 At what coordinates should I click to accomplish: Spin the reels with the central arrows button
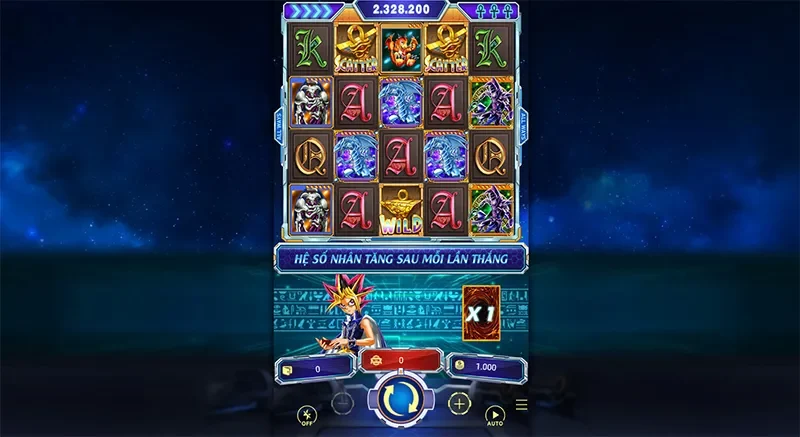click(x=400, y=402)
